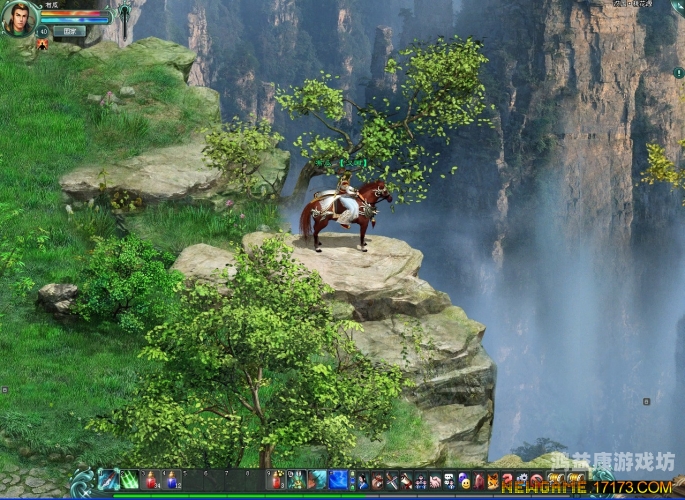This screenshot has width=685, height=500.
Task: Click the 国家 button below the health bars
Action: coord(69,31)
